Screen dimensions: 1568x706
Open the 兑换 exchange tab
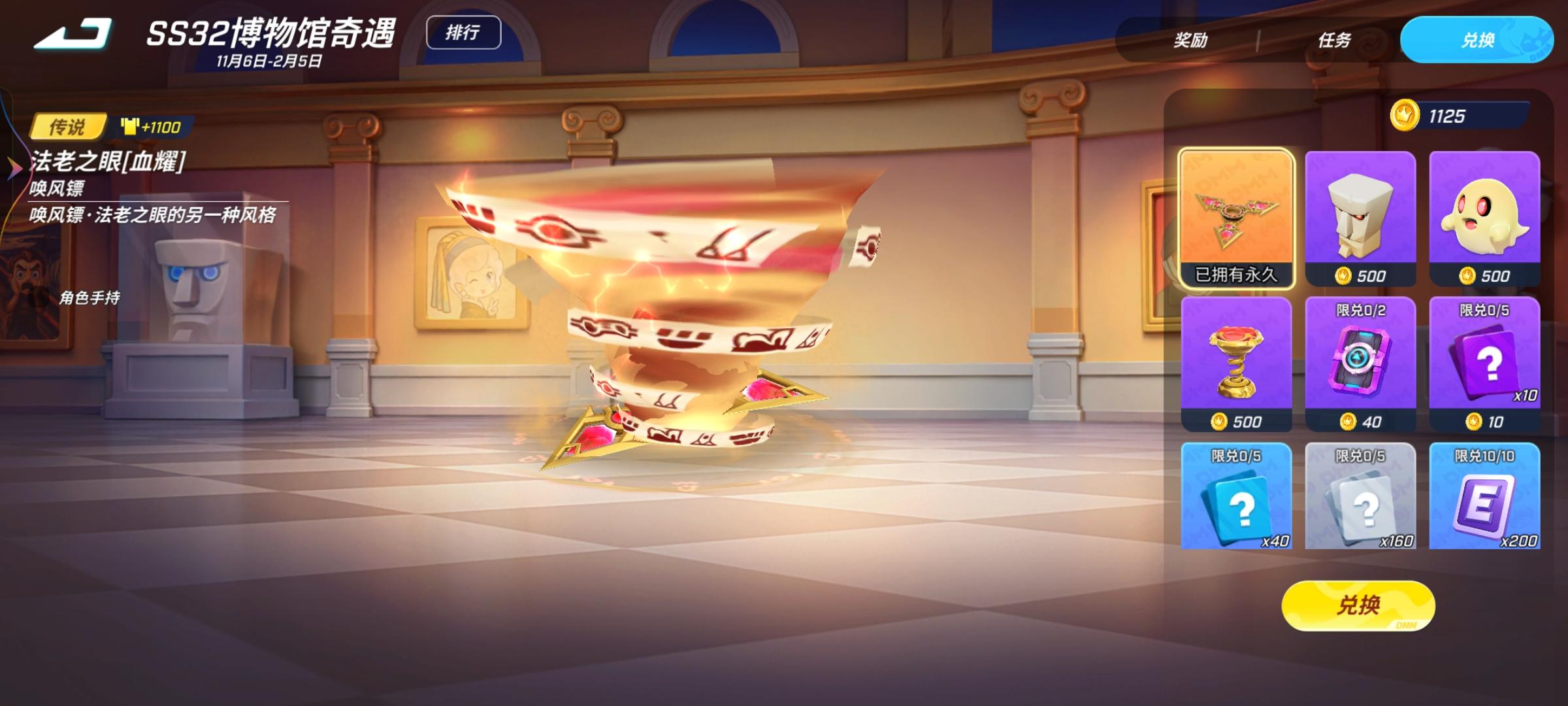pyautogui.click(x=1475, y=41)
